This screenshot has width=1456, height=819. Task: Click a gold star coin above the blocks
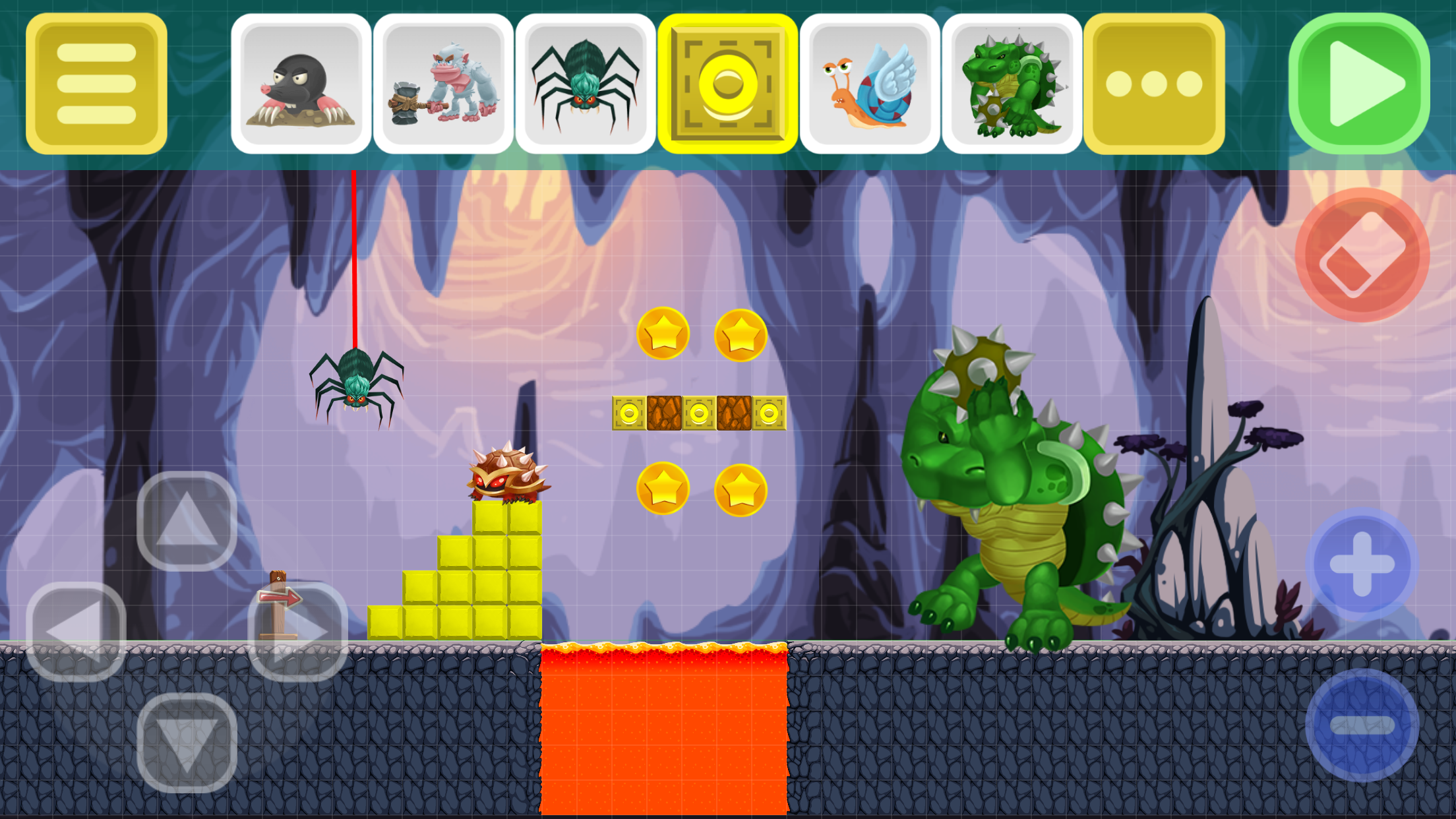(x=663, y=333)
